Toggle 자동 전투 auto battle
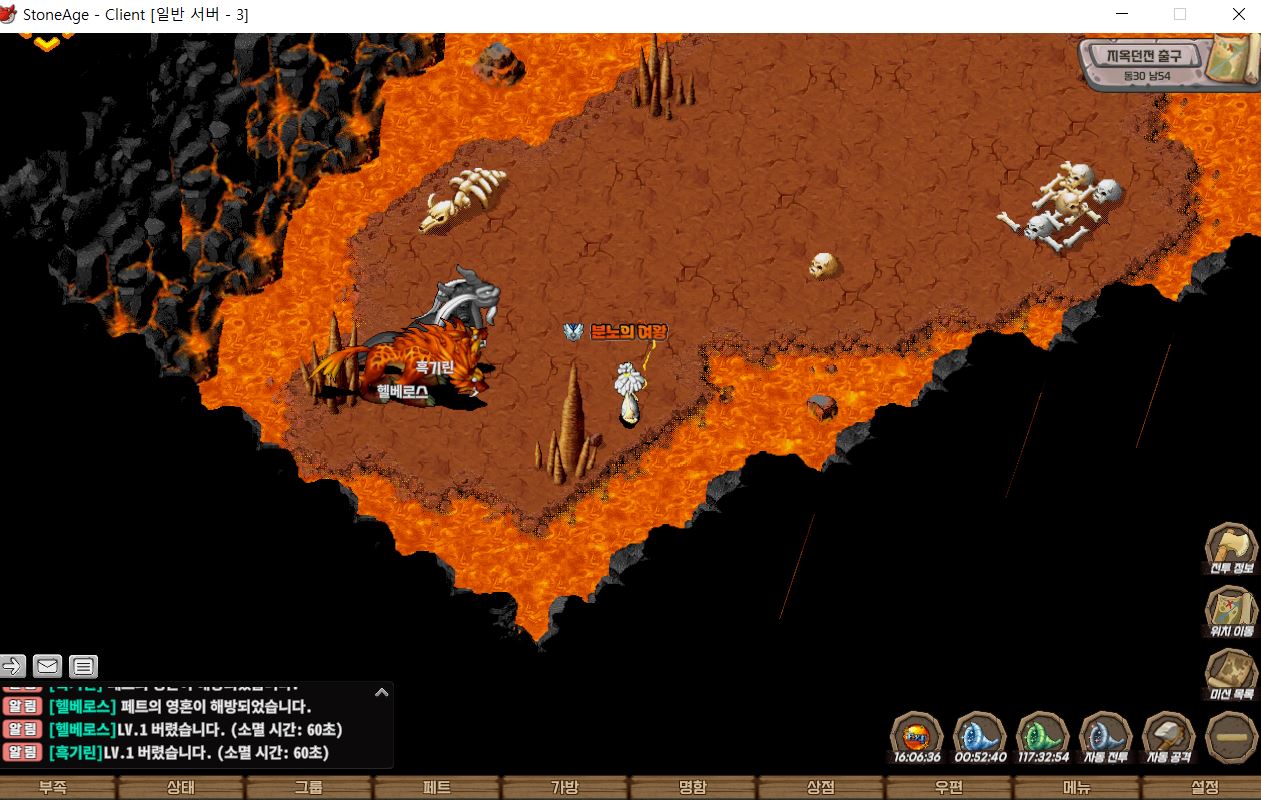This screenshot has width=1261, height=800. pos(1105,736)
